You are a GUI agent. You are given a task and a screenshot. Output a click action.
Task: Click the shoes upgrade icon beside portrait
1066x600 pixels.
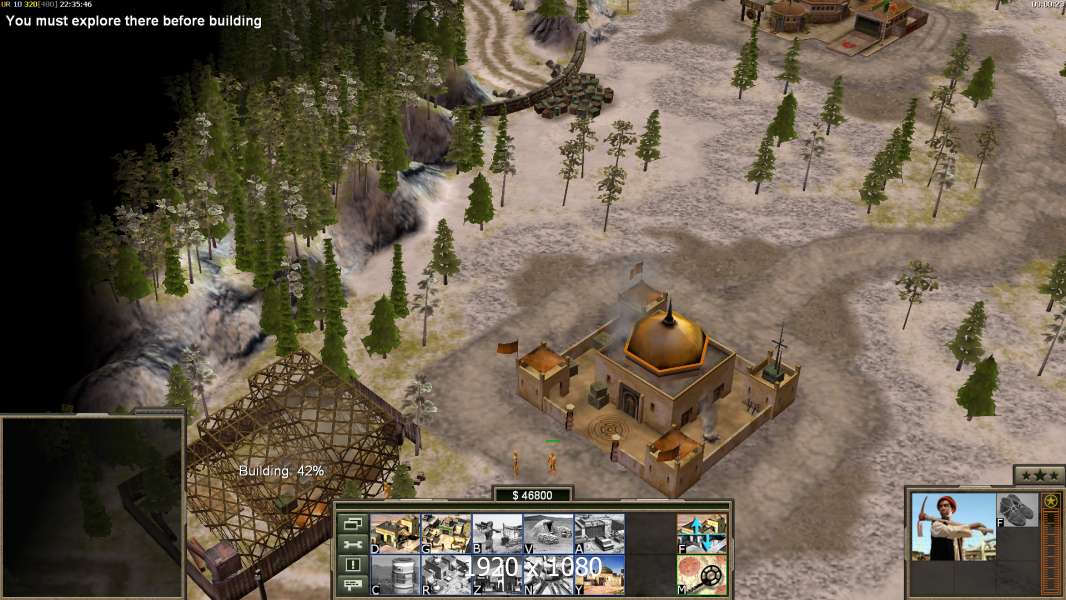(1017, 510)
